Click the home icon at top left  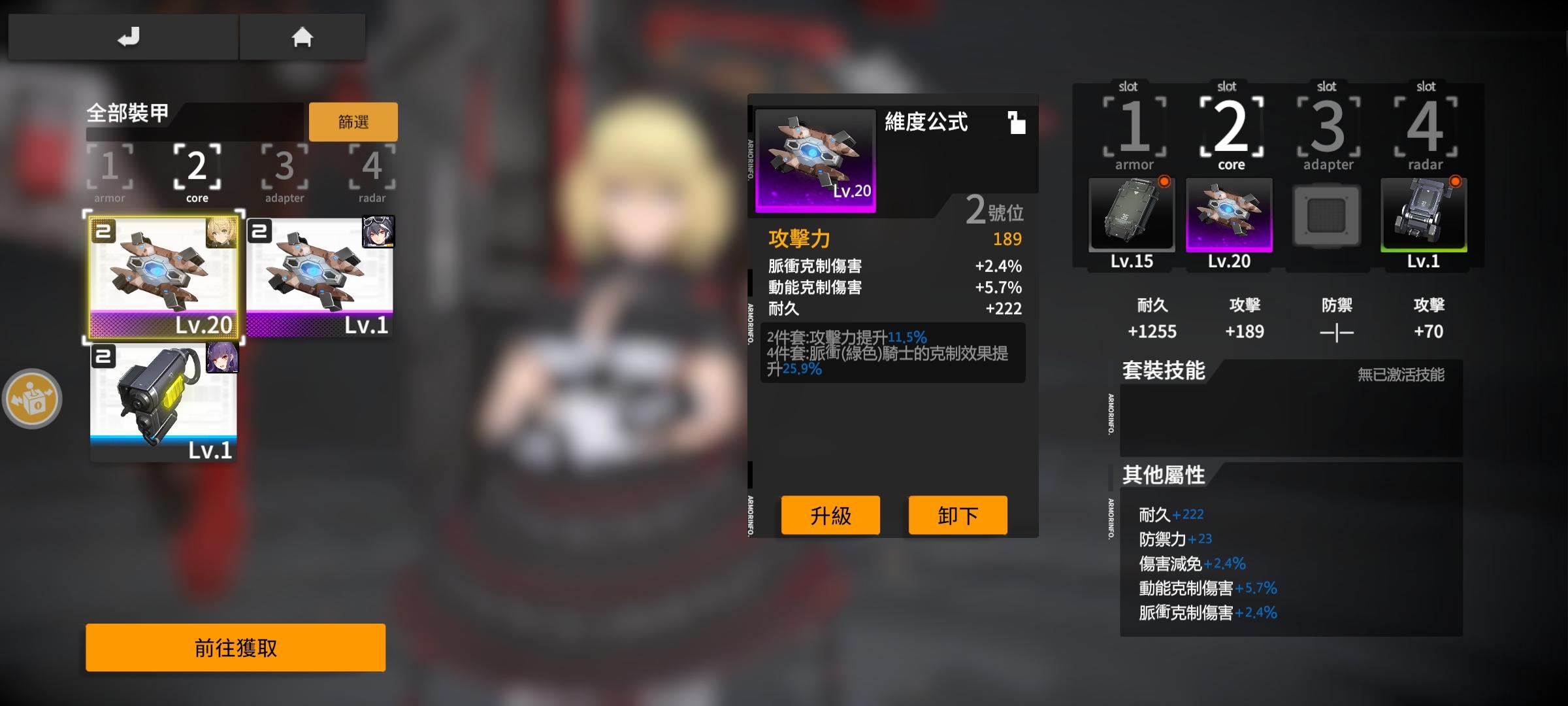(302, 37)
